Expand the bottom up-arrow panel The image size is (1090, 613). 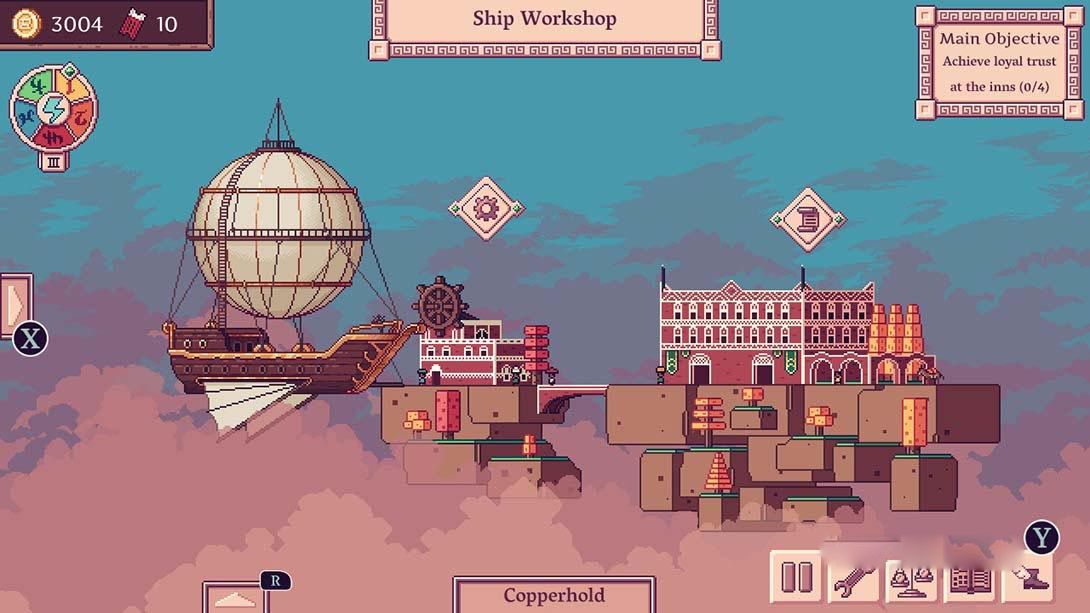point(236,599)
